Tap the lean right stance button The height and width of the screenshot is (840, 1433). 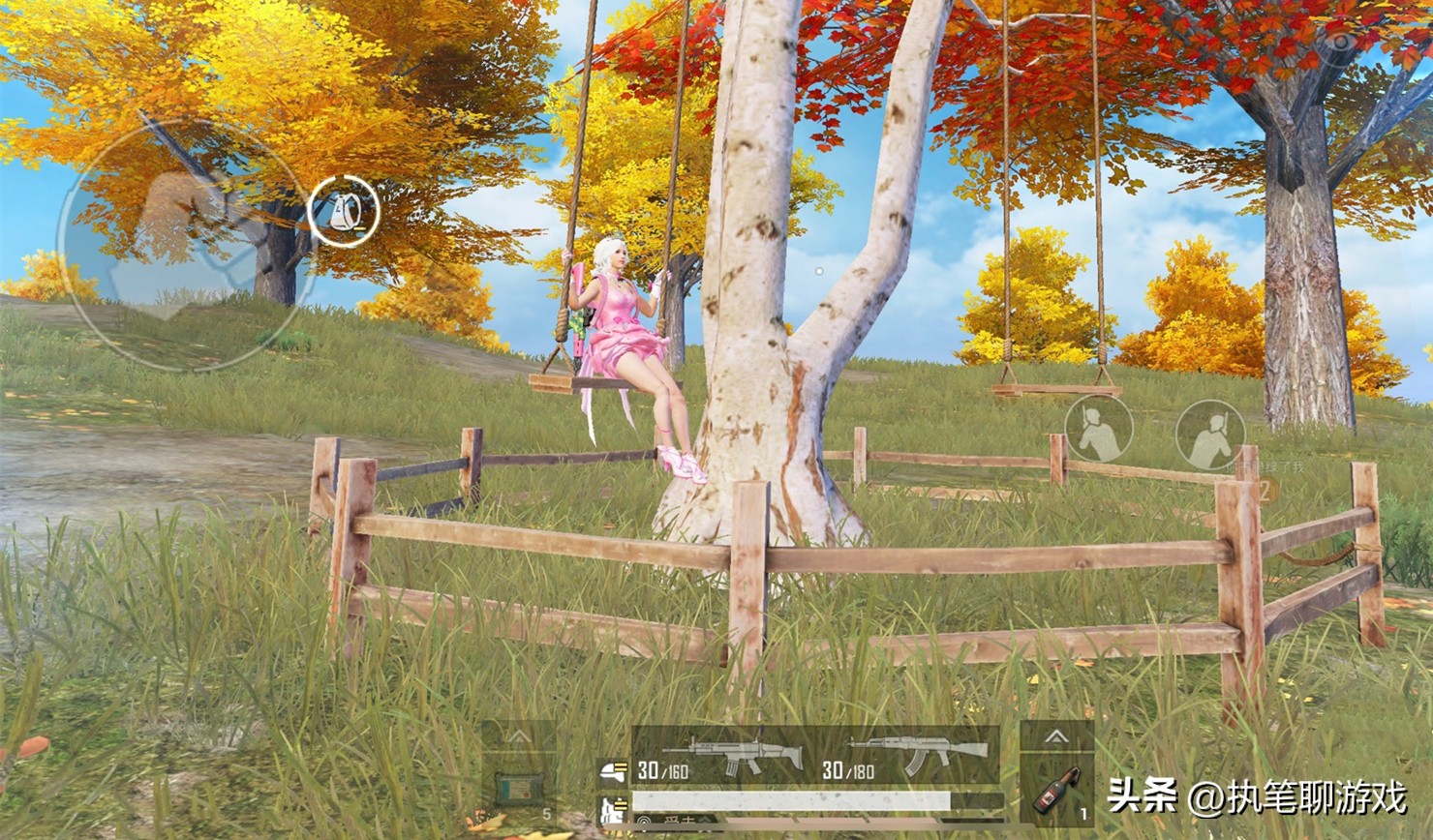(1209, 435)
